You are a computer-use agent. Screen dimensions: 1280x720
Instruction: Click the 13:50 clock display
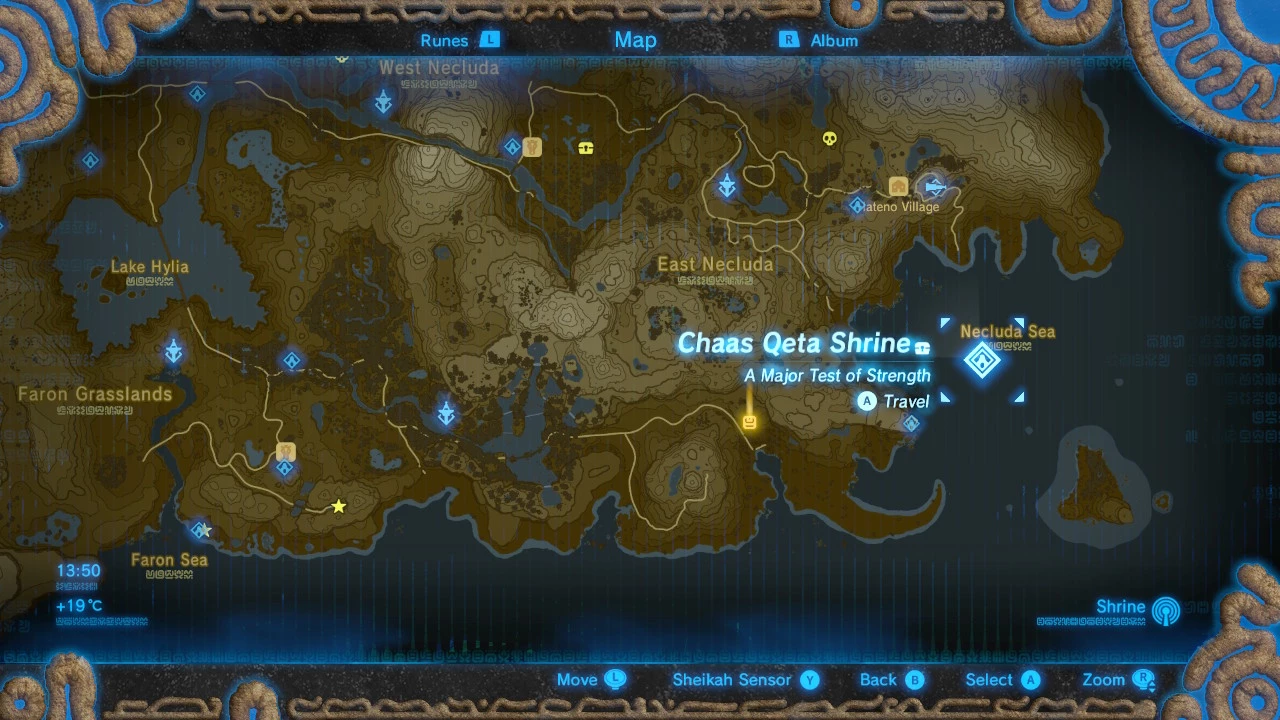[x=78, y=570]
